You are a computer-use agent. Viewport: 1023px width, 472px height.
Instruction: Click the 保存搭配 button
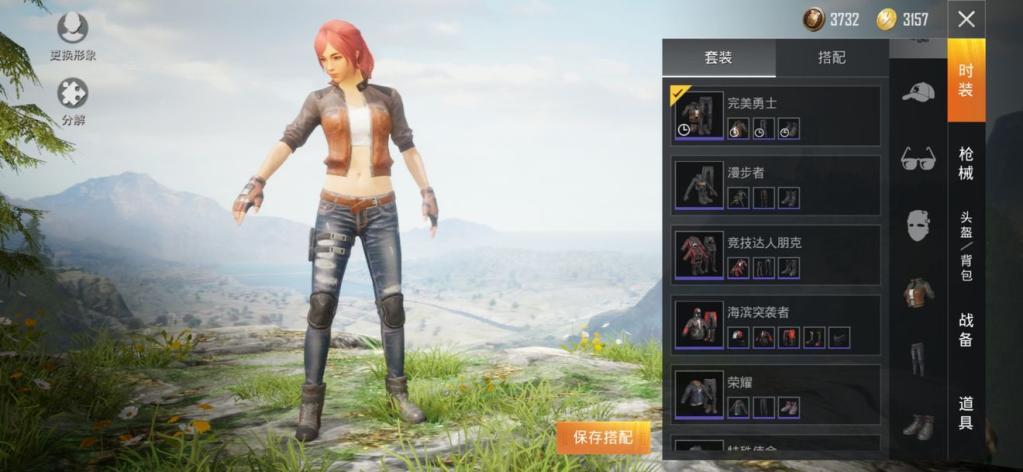[604, 437]
